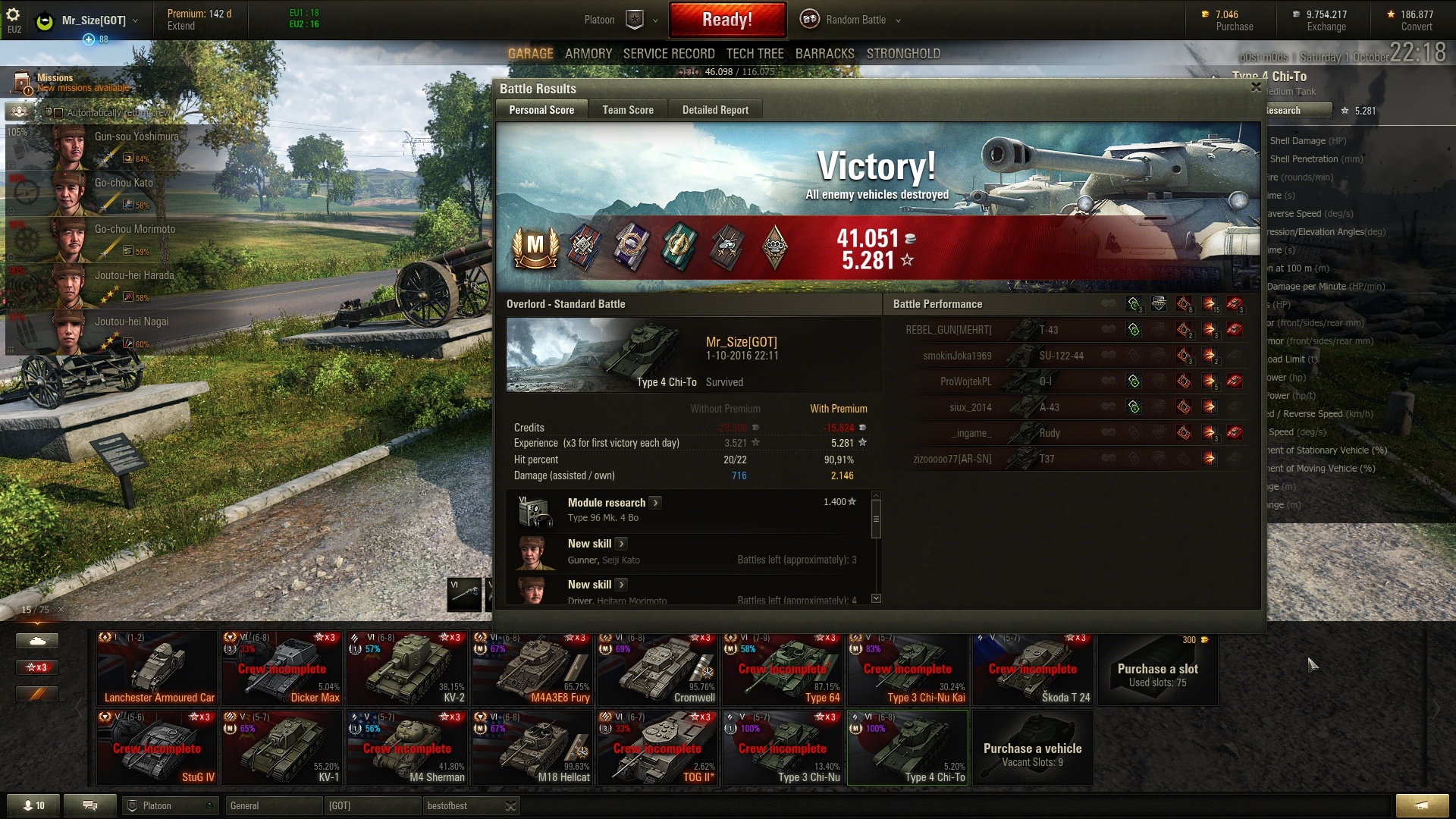Image resolution: width=1456 pixels, height=819 pixels.
Task: Close the Battle Results window
Action: [1256, 87]
